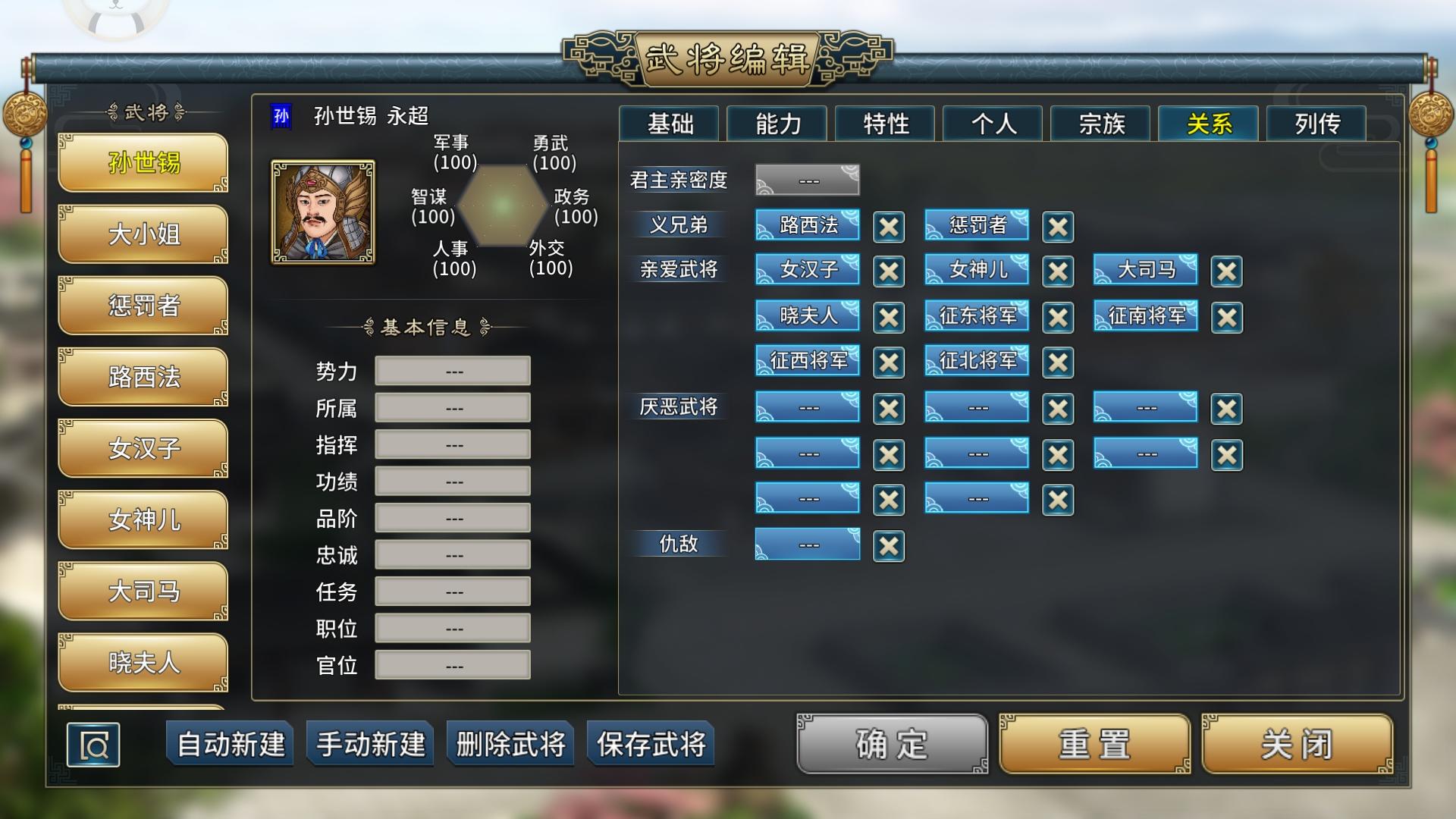
Task: Remove first disliked officer slot entry
Action: 888,407
